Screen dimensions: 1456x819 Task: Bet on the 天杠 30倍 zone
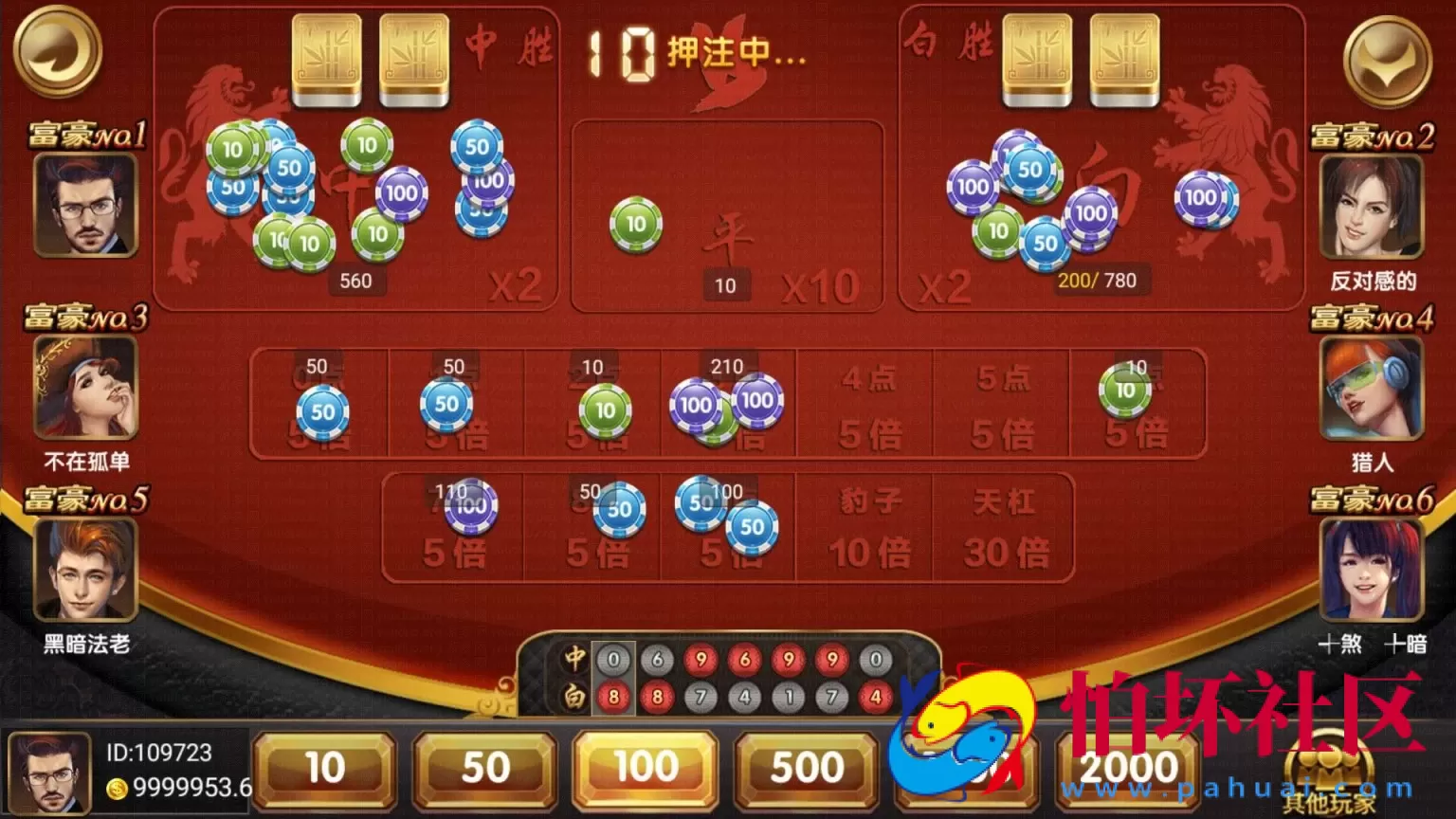[1003, 526]
